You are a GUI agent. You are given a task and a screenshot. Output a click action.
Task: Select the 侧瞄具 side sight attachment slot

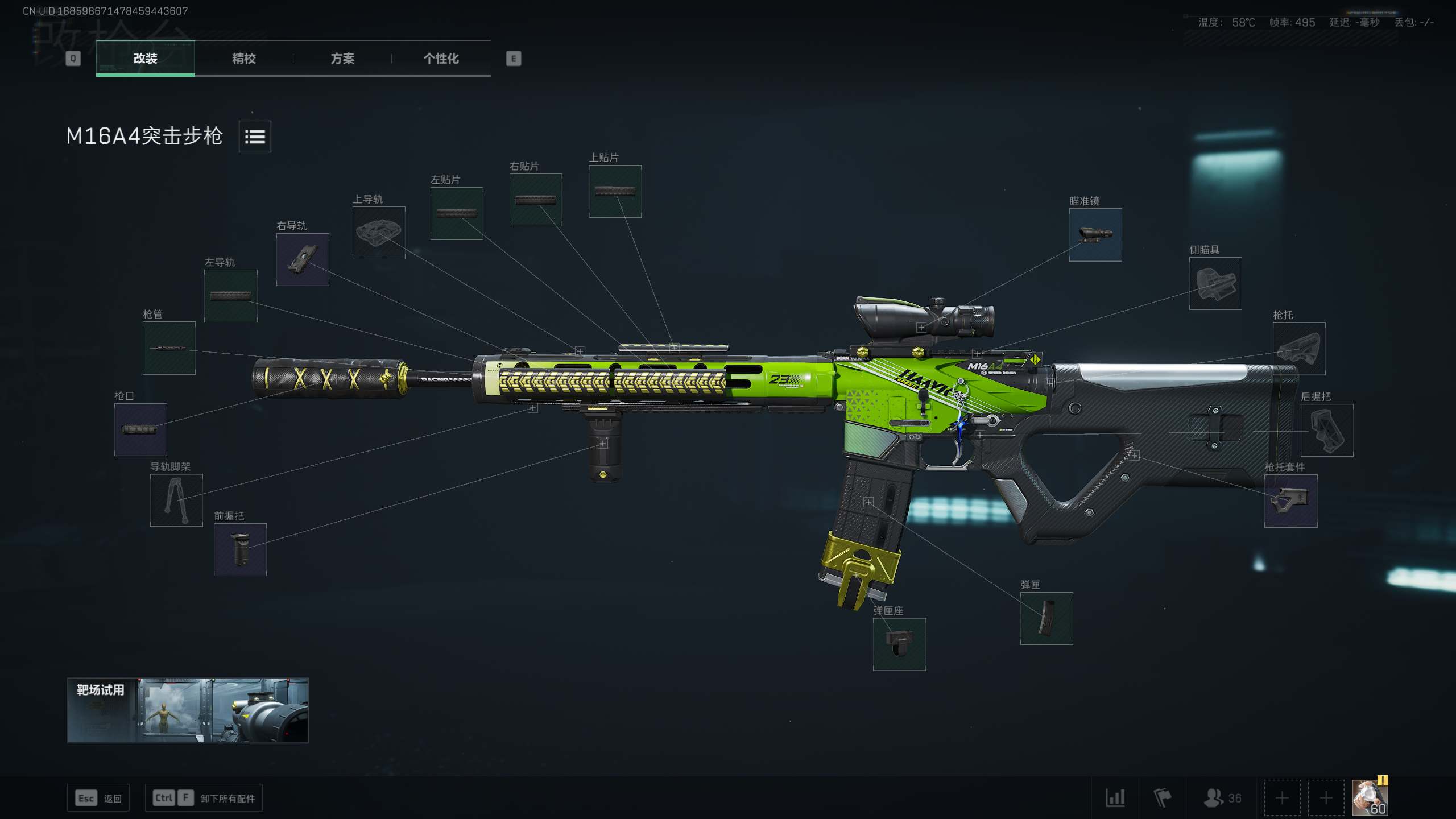pyautogui.click(x=1215, y=284)
